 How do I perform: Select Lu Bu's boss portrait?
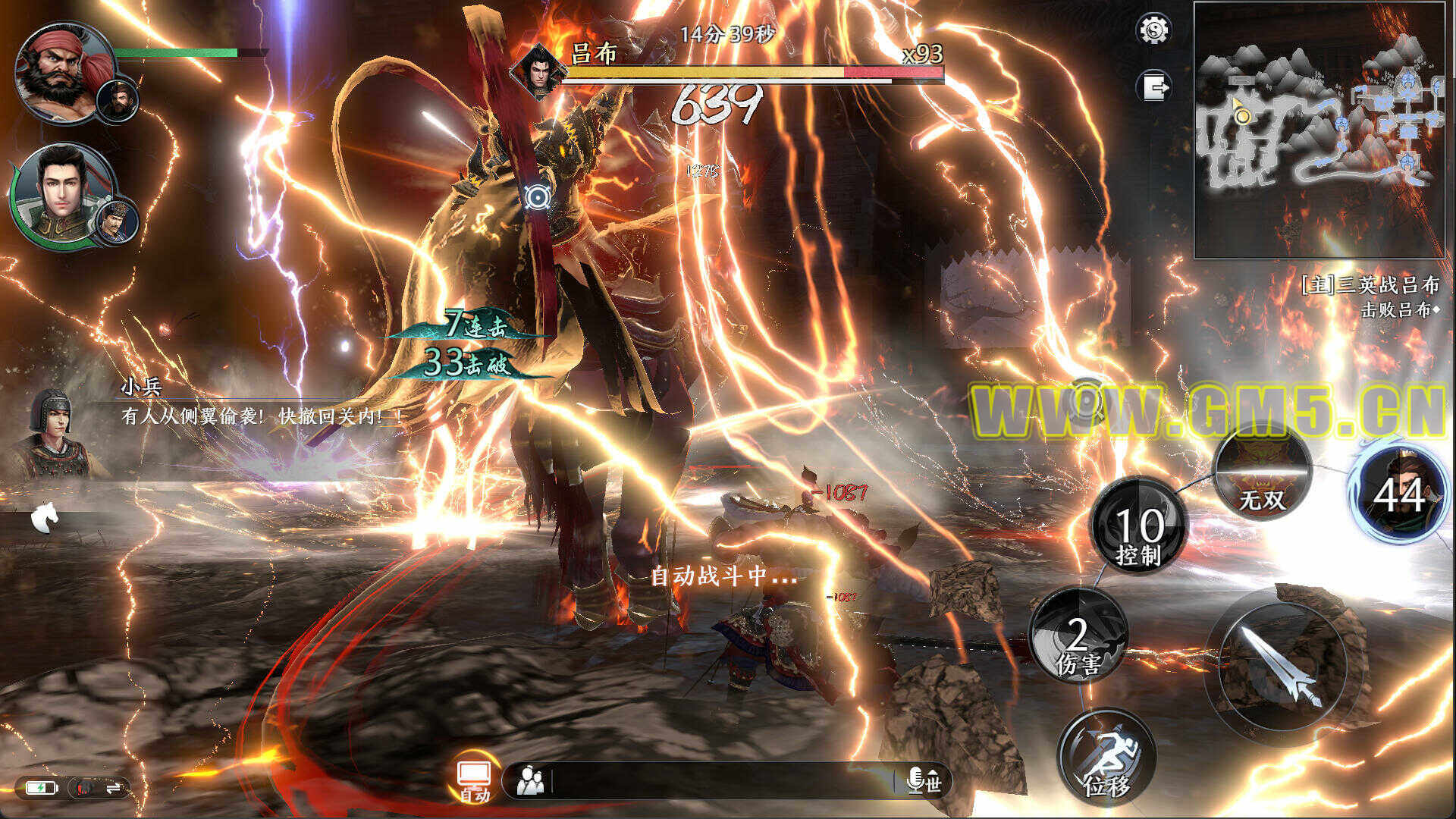[538, 71]
